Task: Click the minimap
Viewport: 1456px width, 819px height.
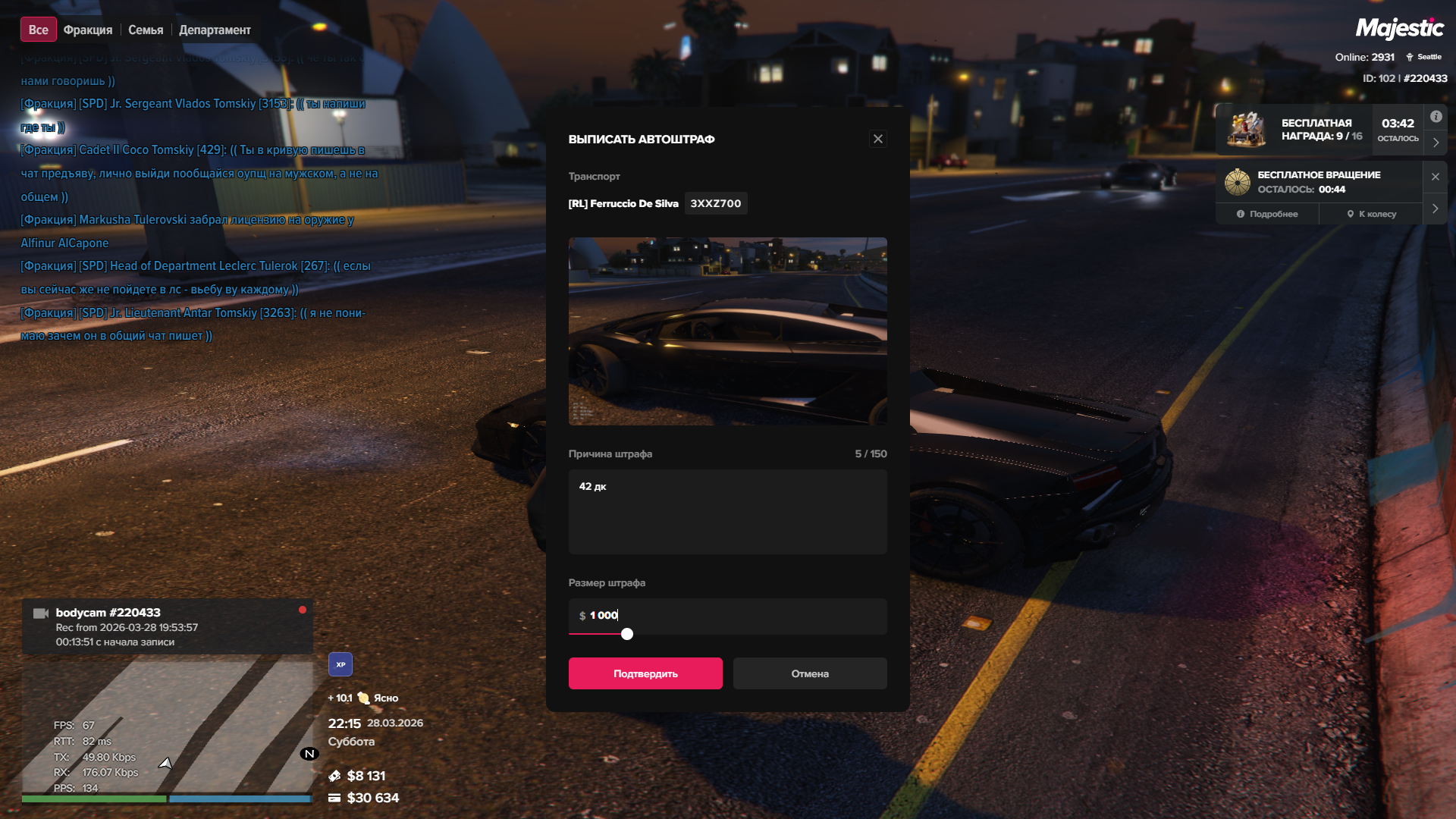Action: pyautogui.click(x=167, y=728)
